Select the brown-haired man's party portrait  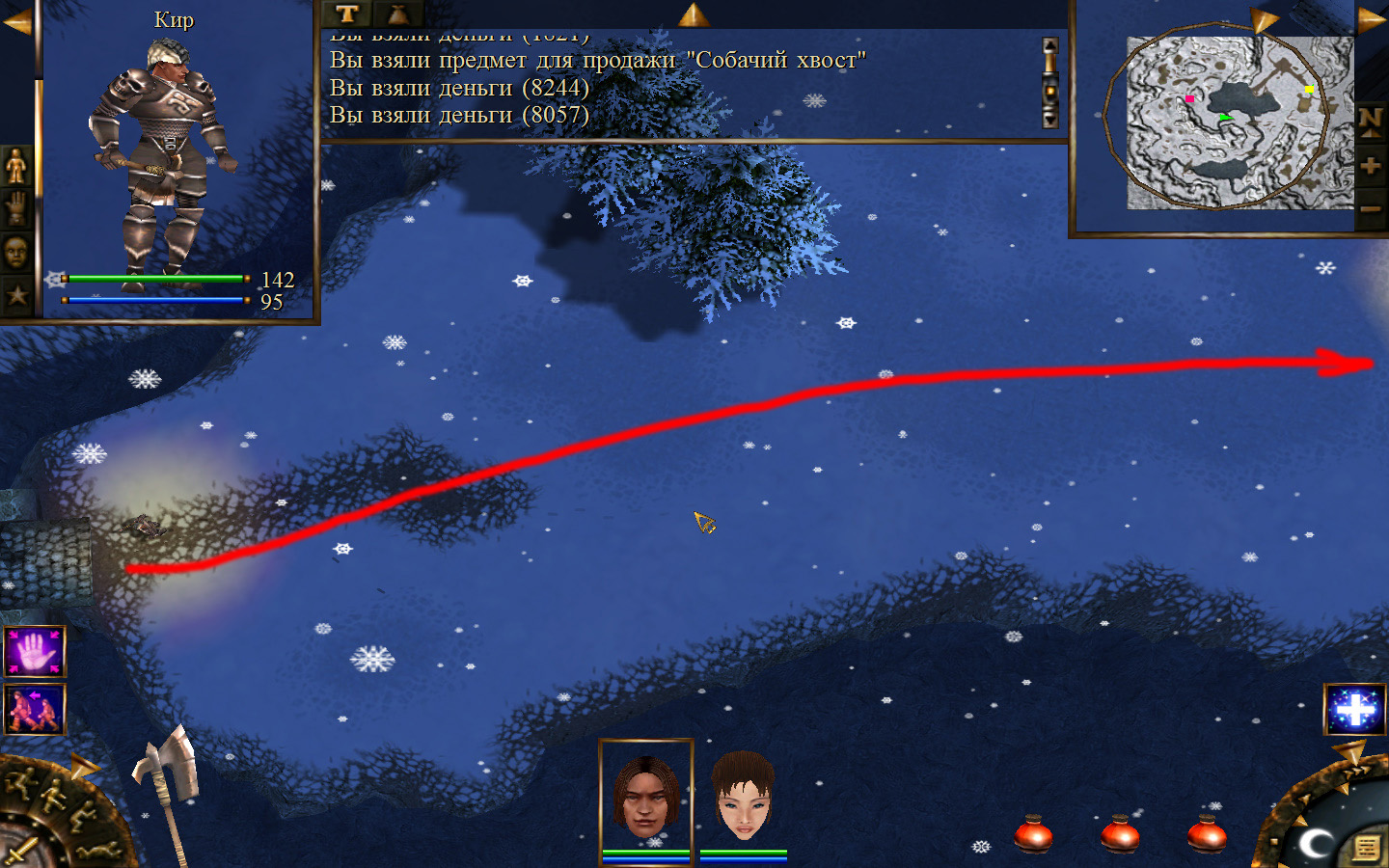[x=645, y=798]
